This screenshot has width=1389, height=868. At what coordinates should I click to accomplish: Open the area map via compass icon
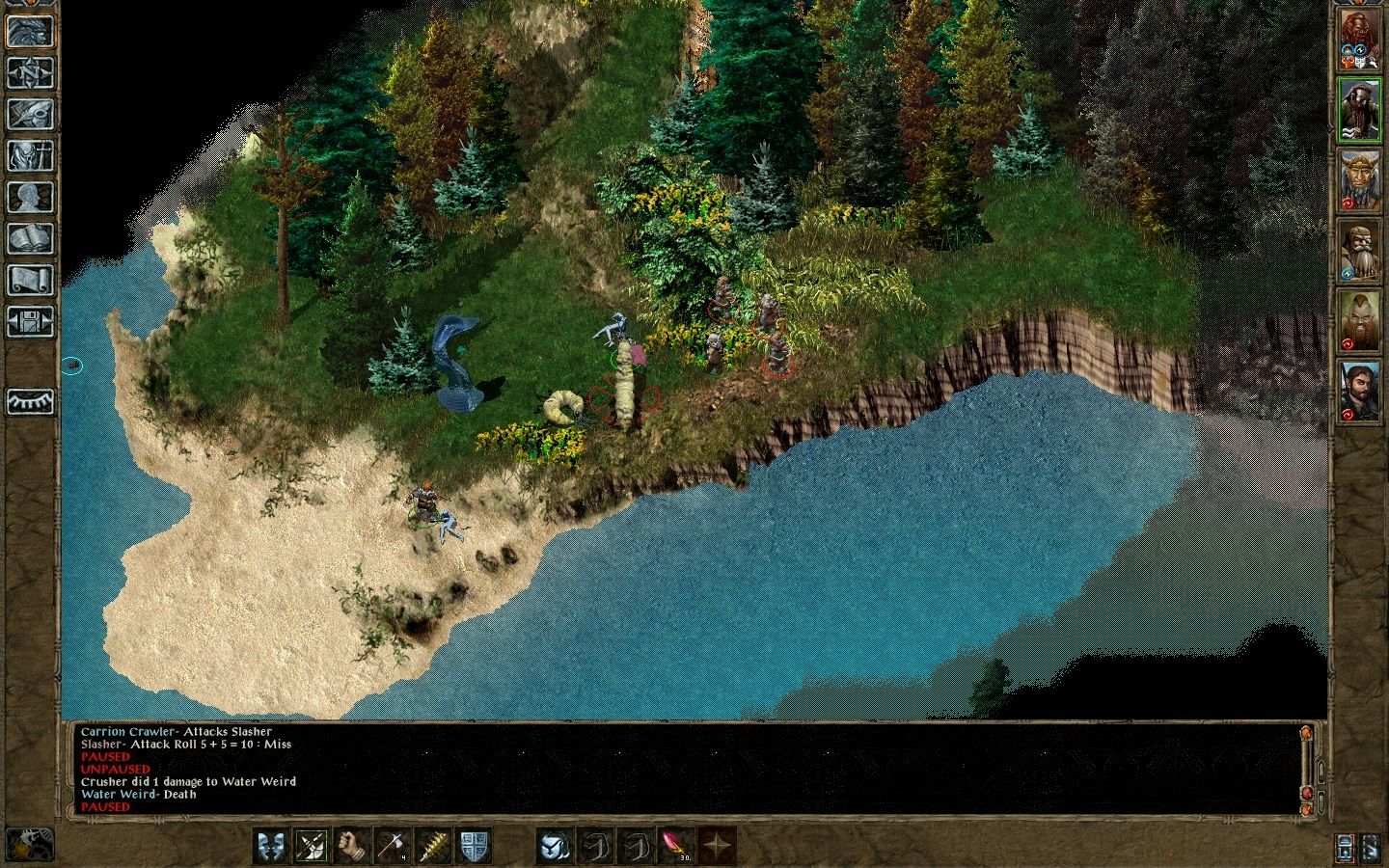(30, 72)
